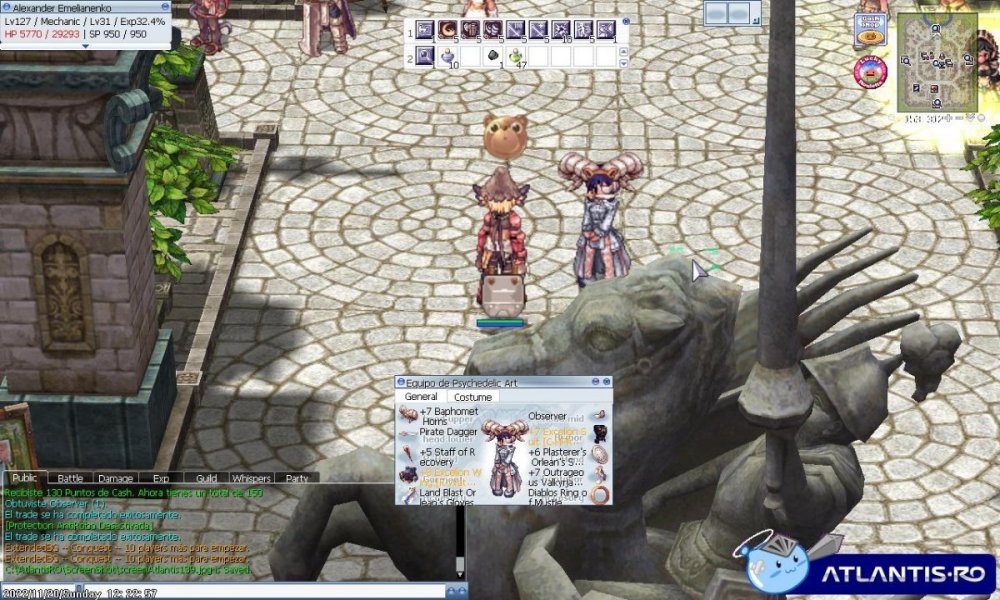Select the dark stone item in hotbar

[x=493, y=56]
